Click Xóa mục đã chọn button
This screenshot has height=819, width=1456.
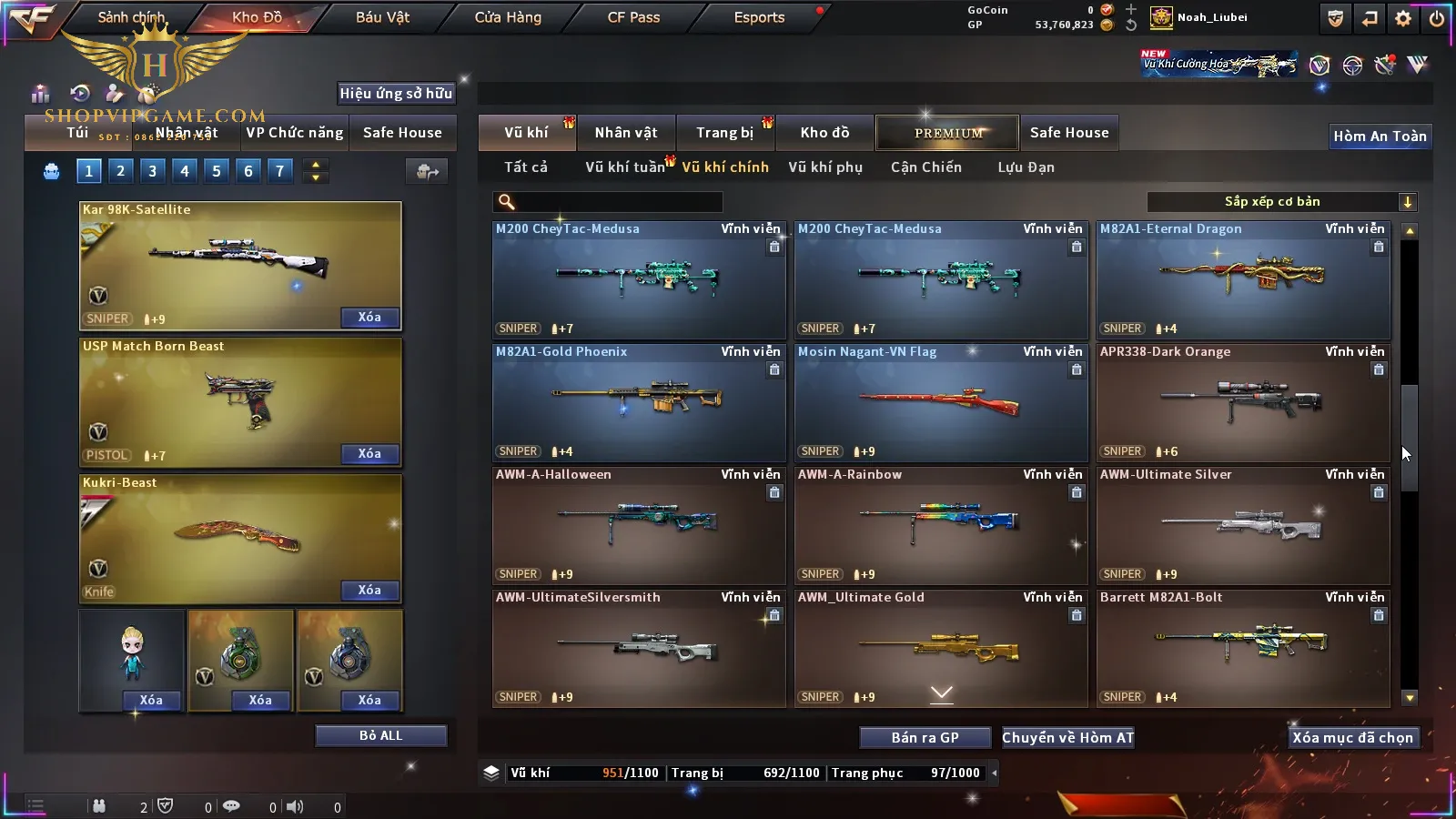pyautogui.click(x=1352, y=738)
